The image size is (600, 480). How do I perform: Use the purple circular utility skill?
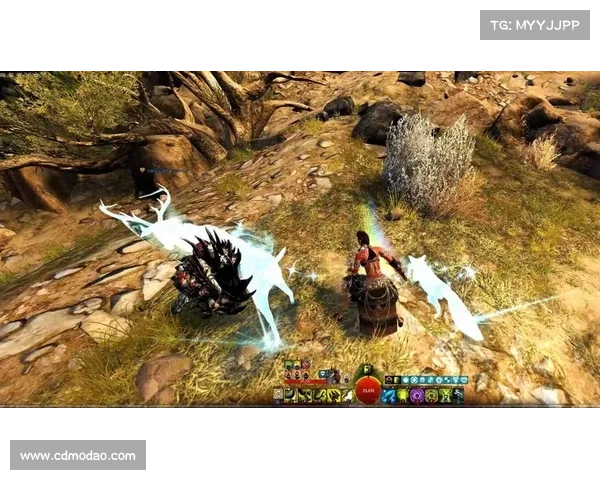click(417, 396)
